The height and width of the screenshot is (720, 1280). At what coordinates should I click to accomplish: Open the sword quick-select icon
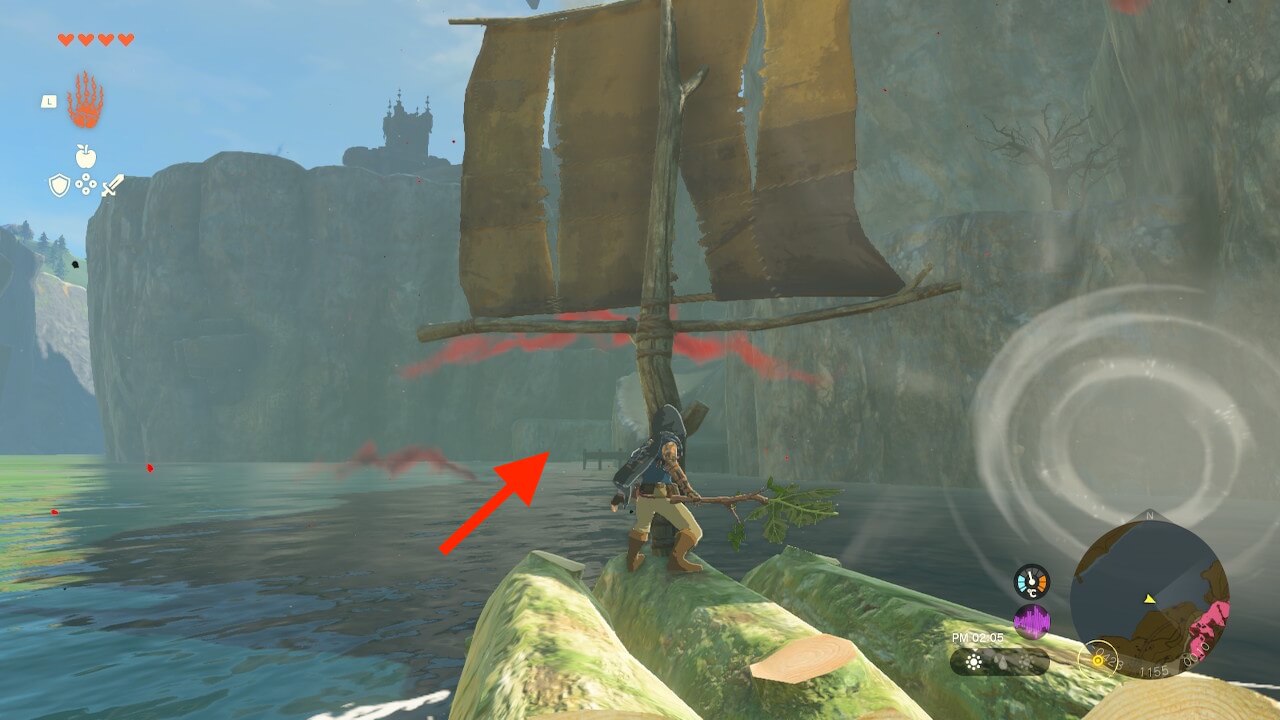pos(111,185)
